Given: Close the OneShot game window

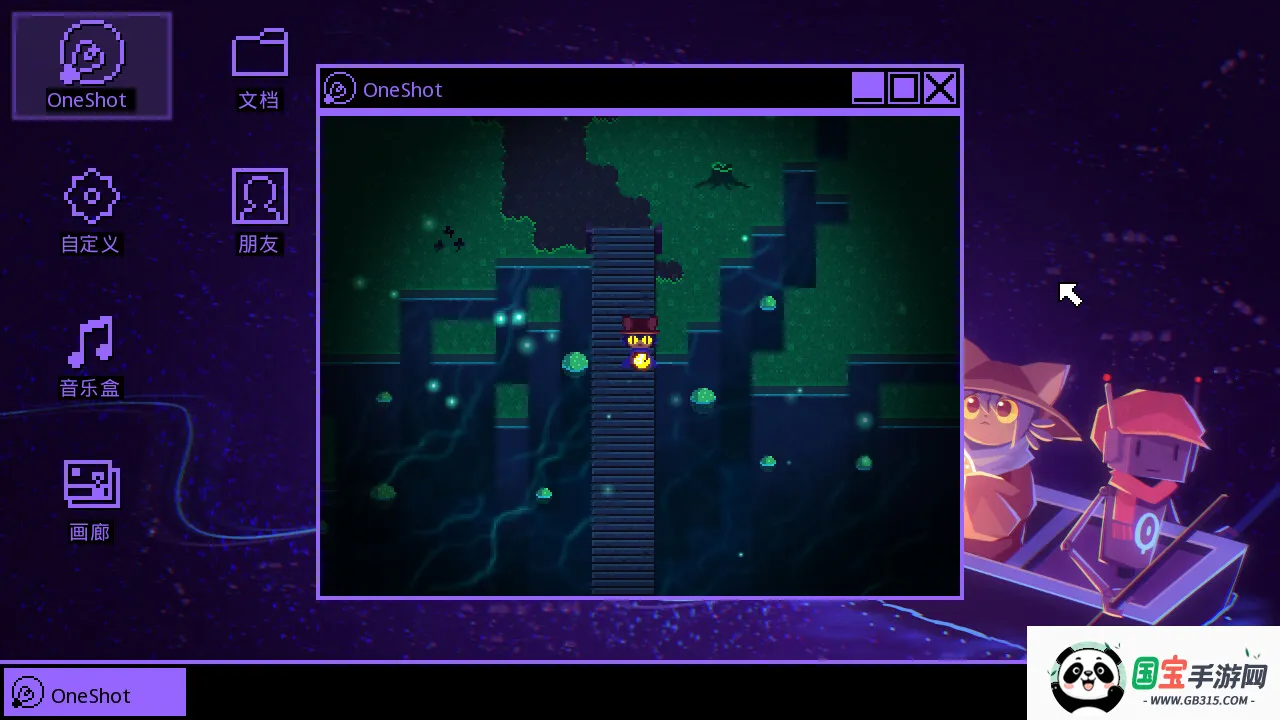Looking at the screenshot, I should 940,88.
